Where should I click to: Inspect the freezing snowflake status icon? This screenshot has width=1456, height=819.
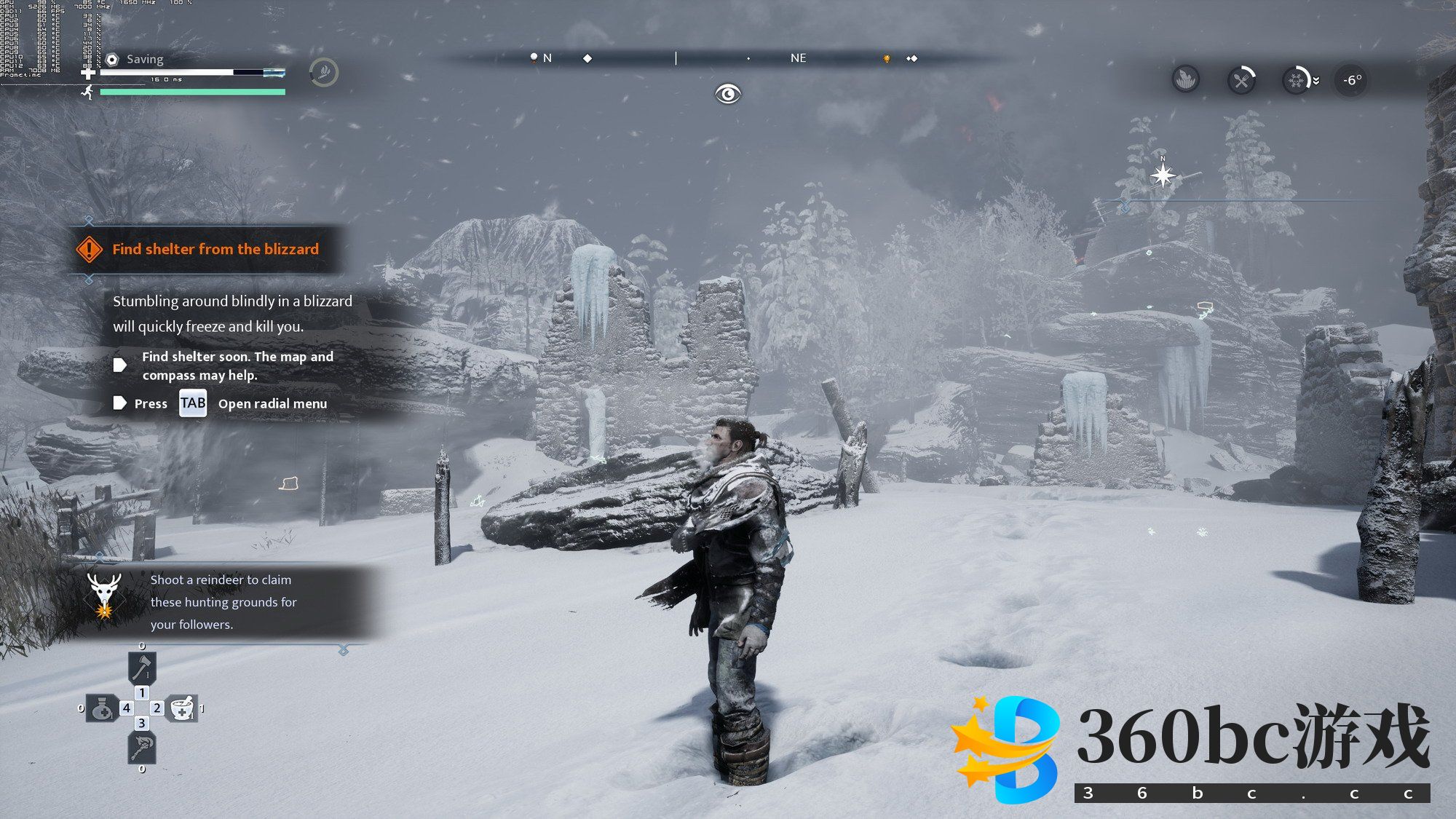click(x=1296, y=80)
